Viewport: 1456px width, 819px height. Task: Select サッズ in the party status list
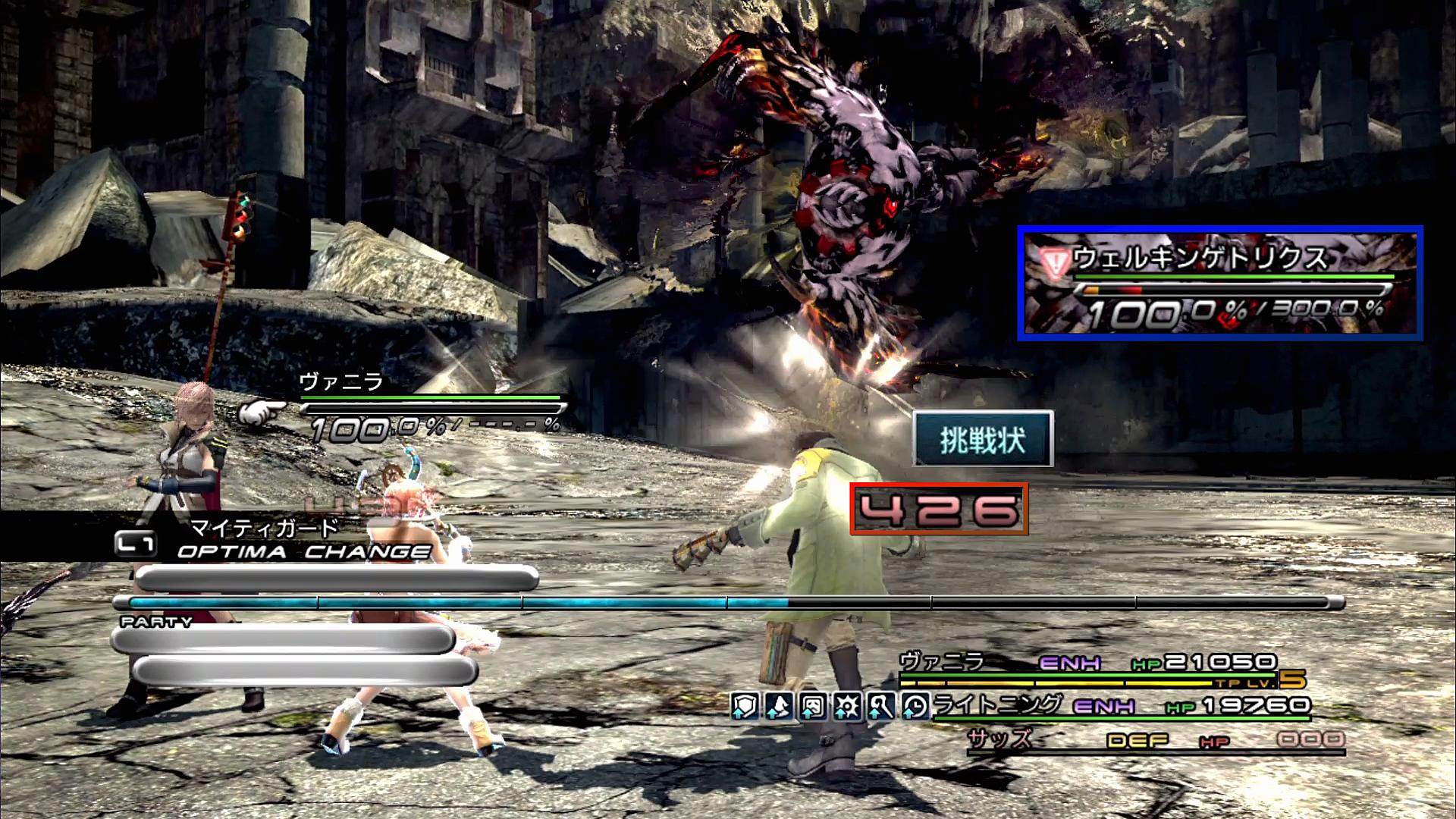coord(999,739)
